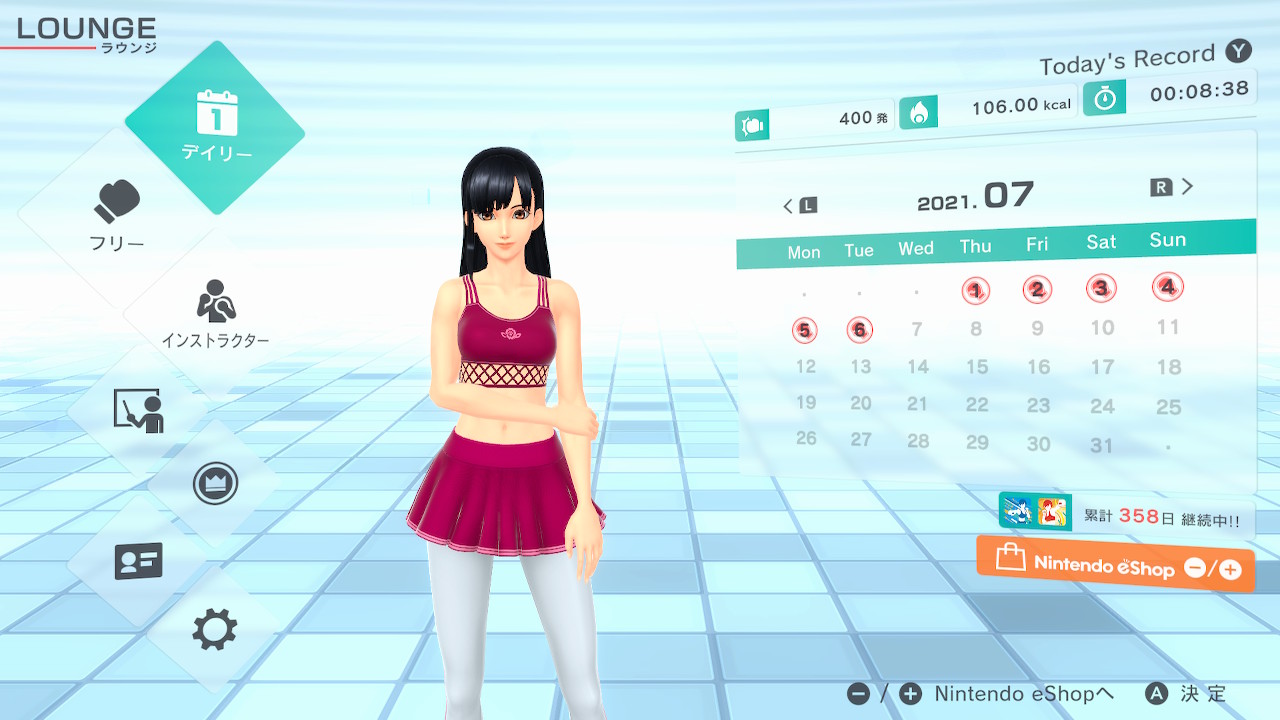This screenshot has width=1280, height=720.
Task: Choose July 4 Sunday stamp on calendar
Action: coord(1167,287)
